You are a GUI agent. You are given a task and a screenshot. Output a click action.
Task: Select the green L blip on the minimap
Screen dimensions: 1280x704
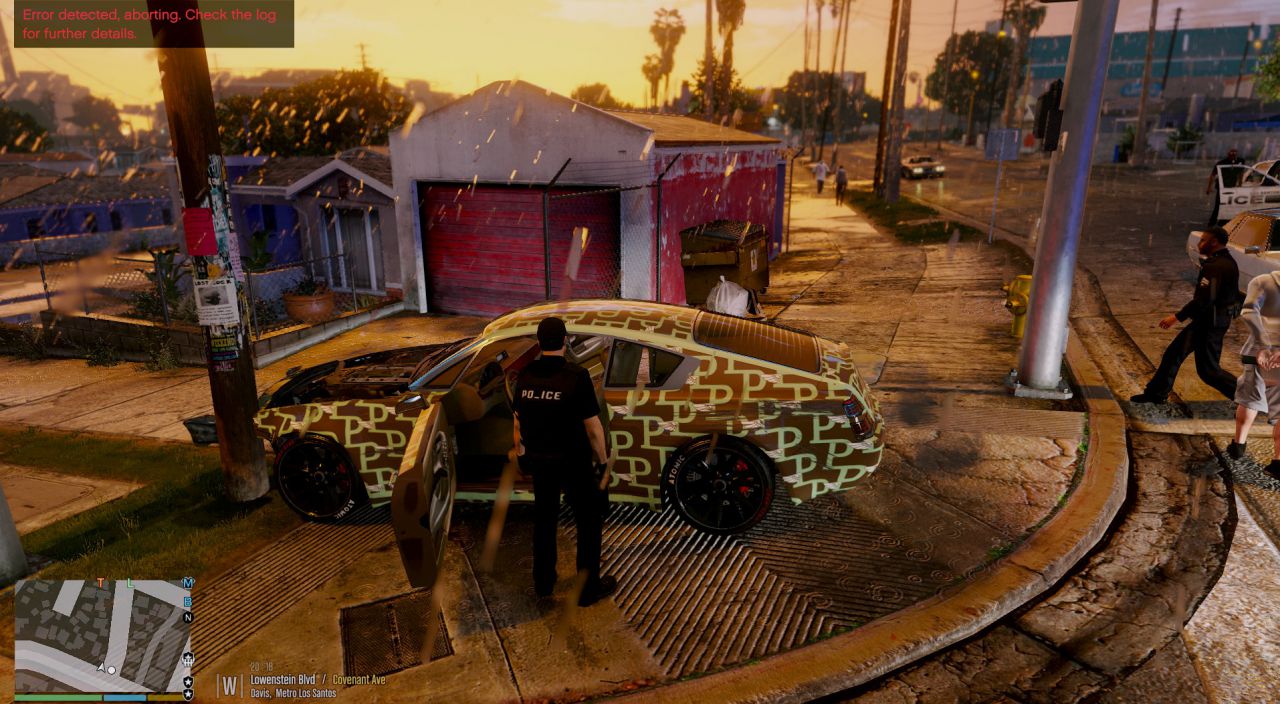coord(130,582)
